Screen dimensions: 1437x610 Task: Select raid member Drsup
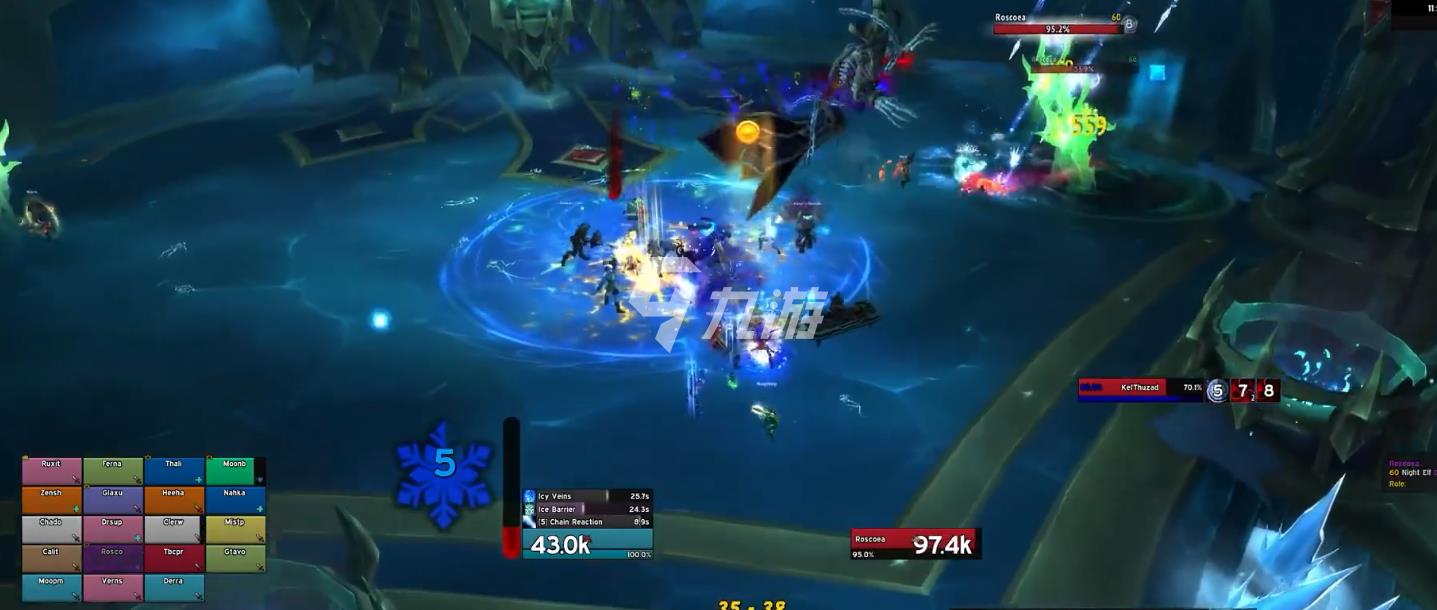113,529
